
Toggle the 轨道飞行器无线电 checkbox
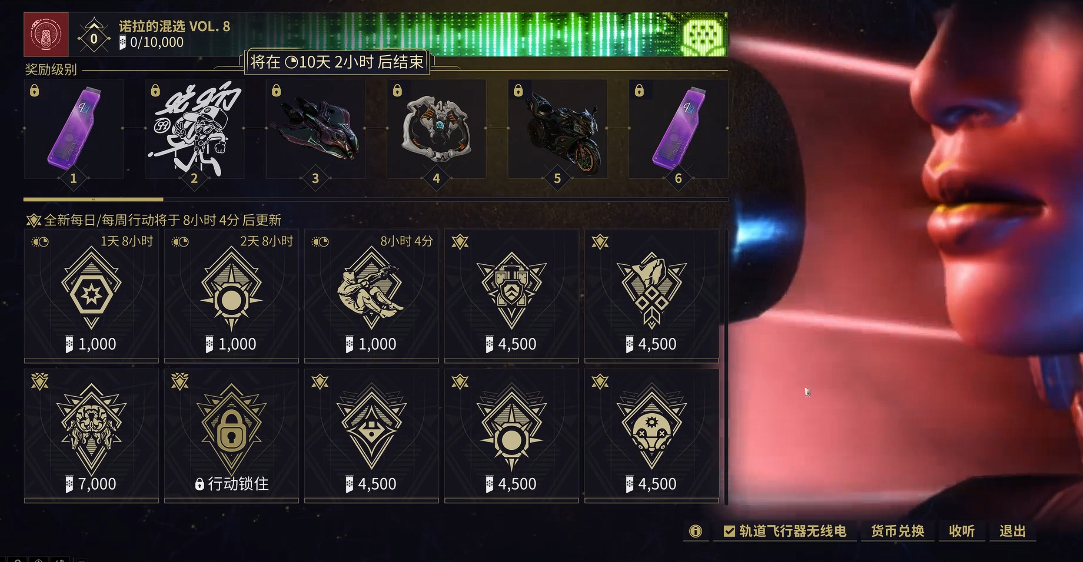[730, 531]
